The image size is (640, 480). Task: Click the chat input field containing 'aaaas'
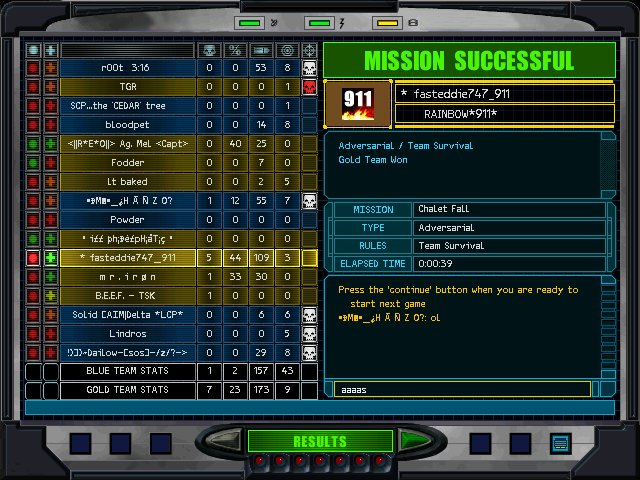[x=461, y=389]
